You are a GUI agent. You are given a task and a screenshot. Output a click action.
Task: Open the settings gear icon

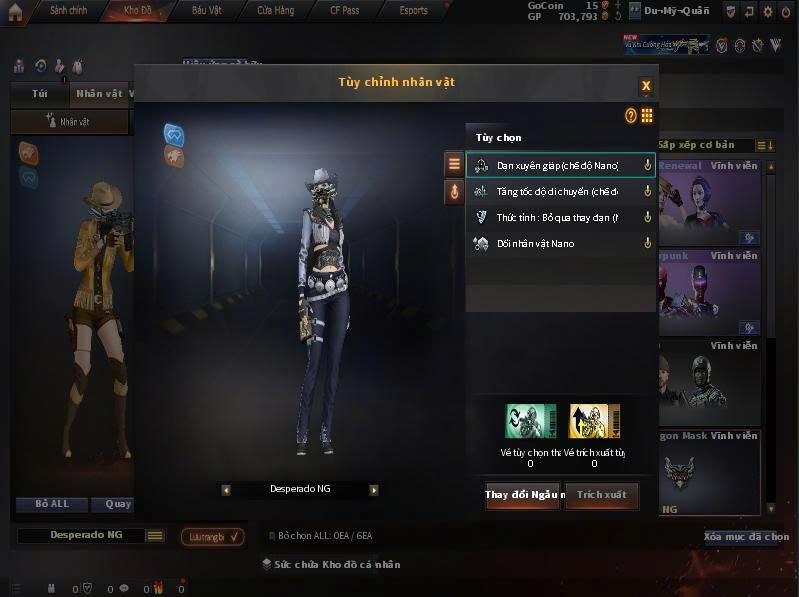(768, 12)
